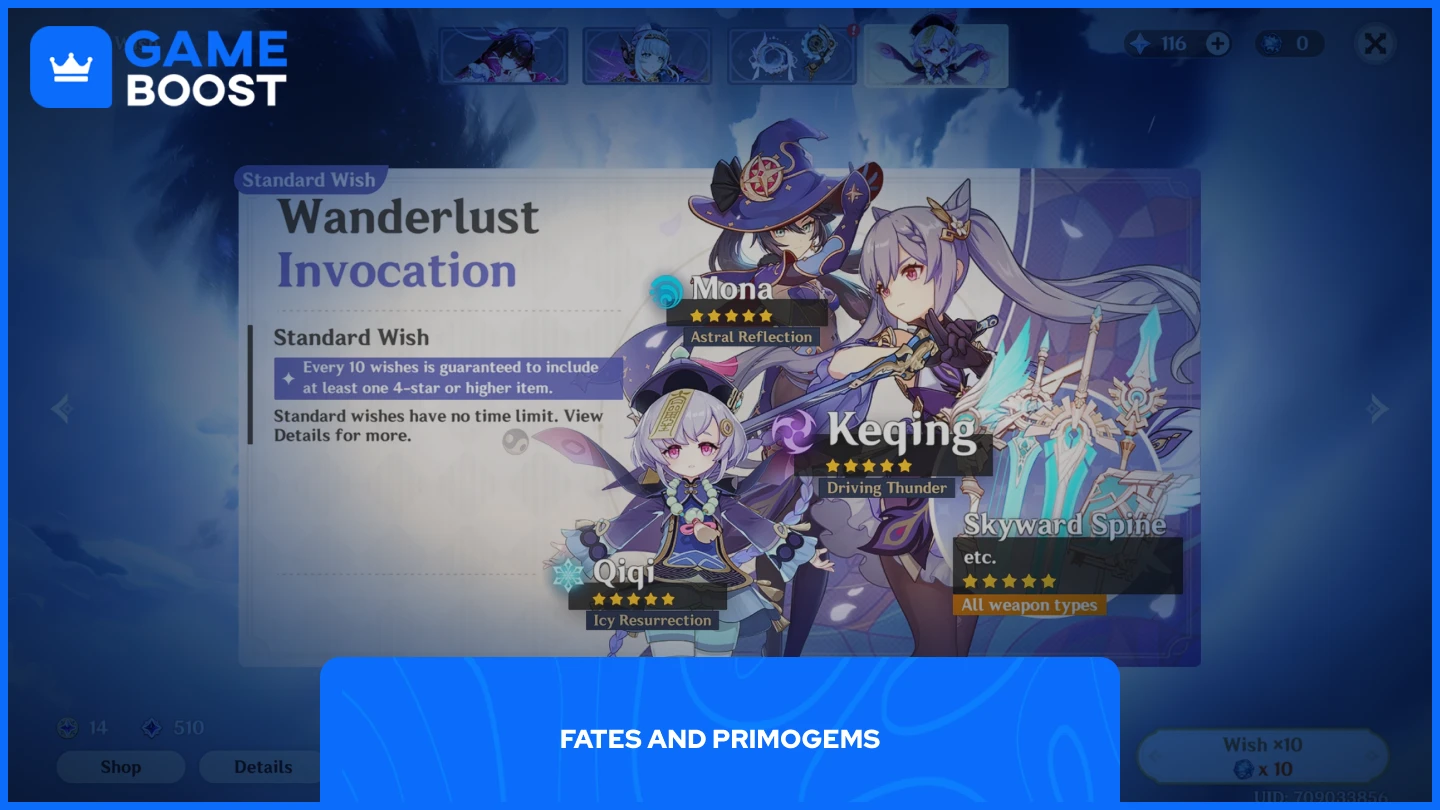Click the right arrow to view next banner

(1378, 408)
